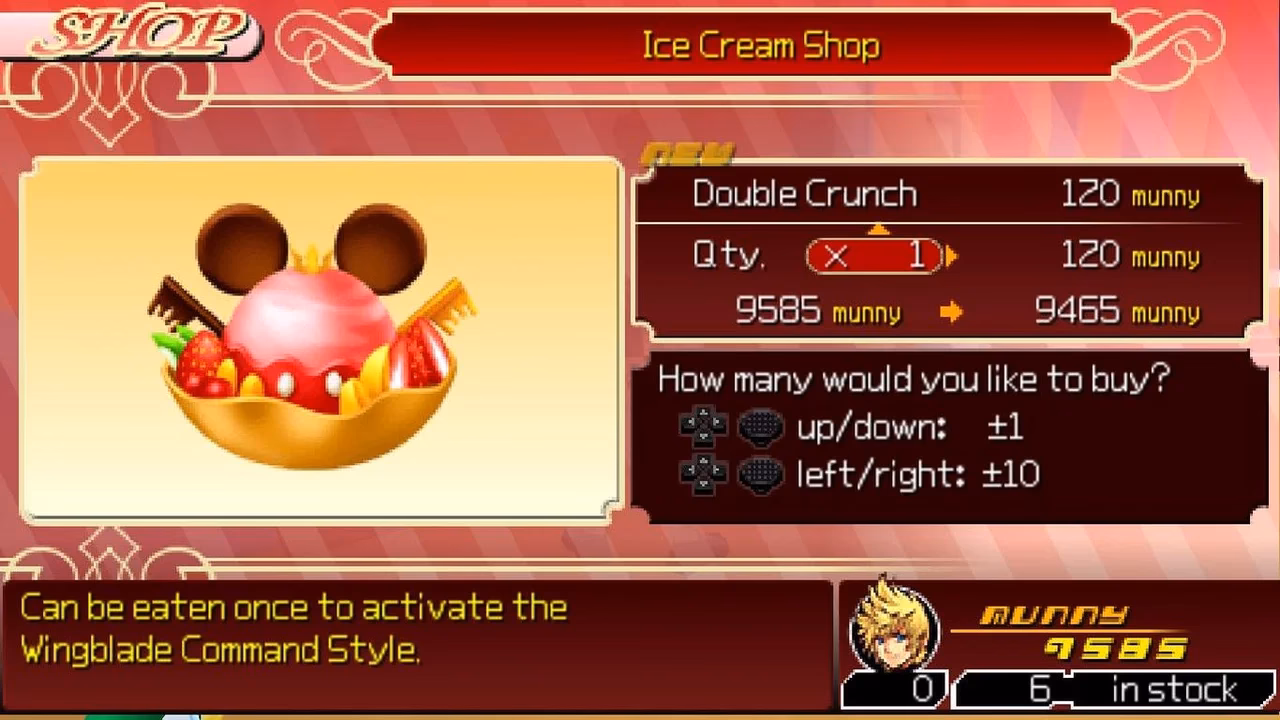Viewport: 1280px width, 720px height.
Task: Click the Ice Cream Shop title banner
Action: (x=758, y=45)
